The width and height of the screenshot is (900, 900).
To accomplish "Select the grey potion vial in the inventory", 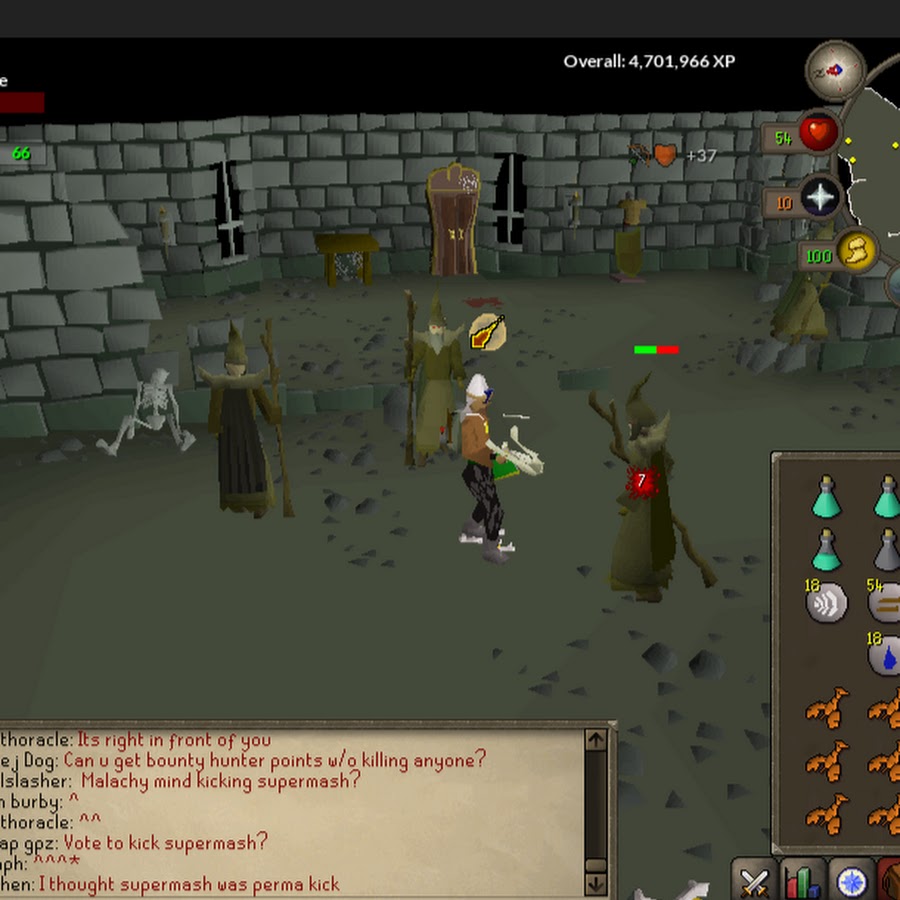I will tap(887, 548).
